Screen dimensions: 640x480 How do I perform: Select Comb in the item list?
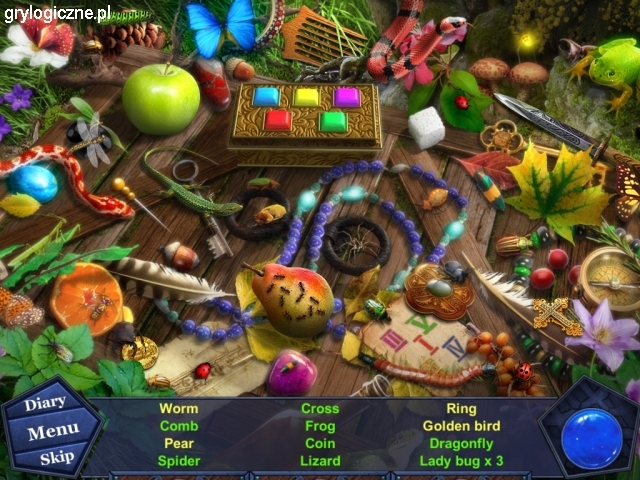point(178,426)
